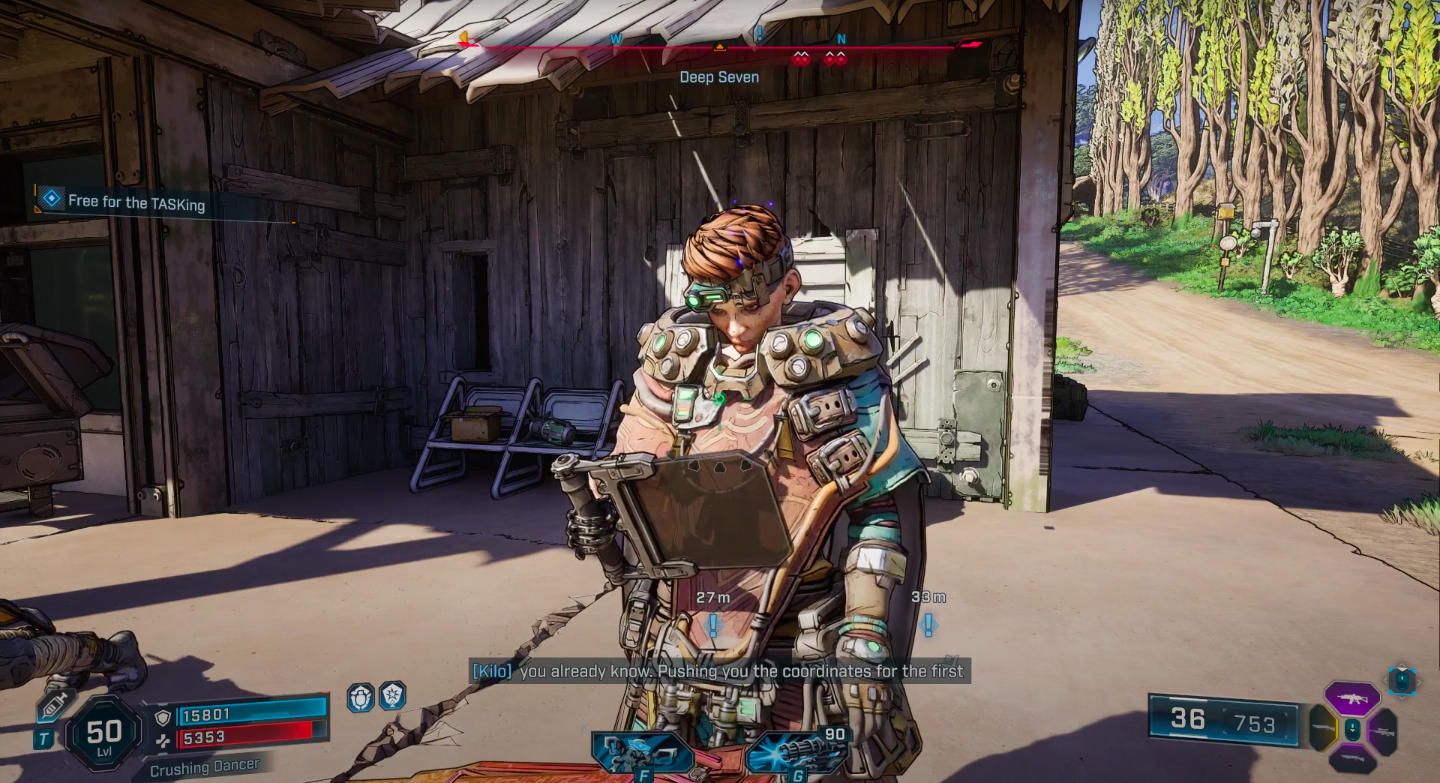Activate the robot arm ability icon
1440x783 pixels.
pyautogui.click(x=630, y=753)
